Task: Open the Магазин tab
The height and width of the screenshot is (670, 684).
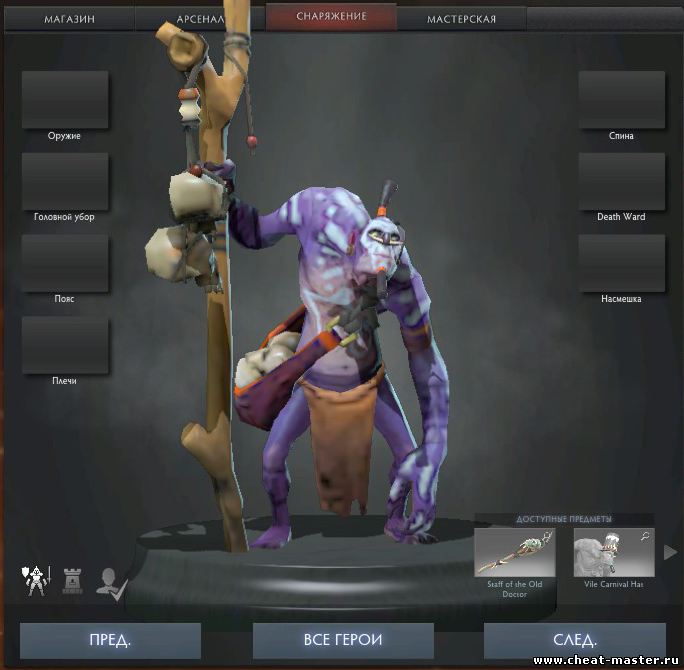Action: (x=70, y=19)
